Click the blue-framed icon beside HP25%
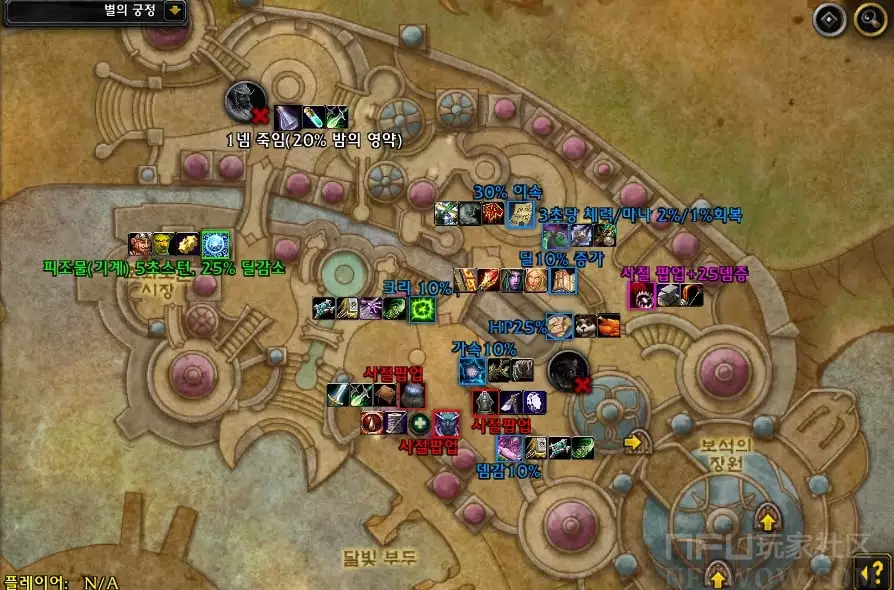 560,326
